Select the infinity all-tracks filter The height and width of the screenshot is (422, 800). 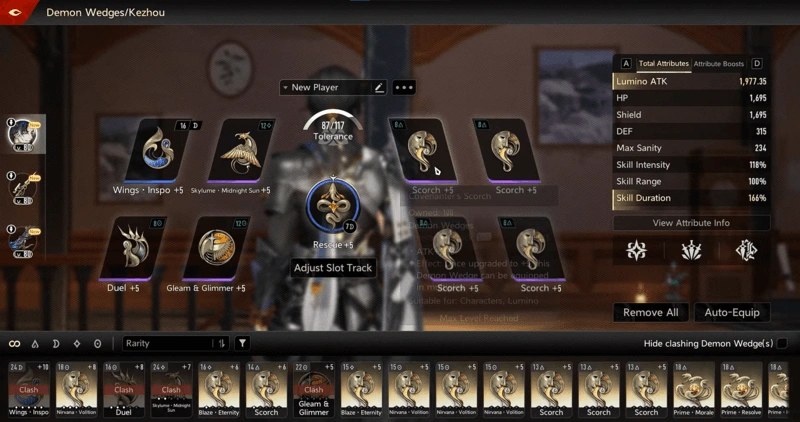[x=15, y=344]
